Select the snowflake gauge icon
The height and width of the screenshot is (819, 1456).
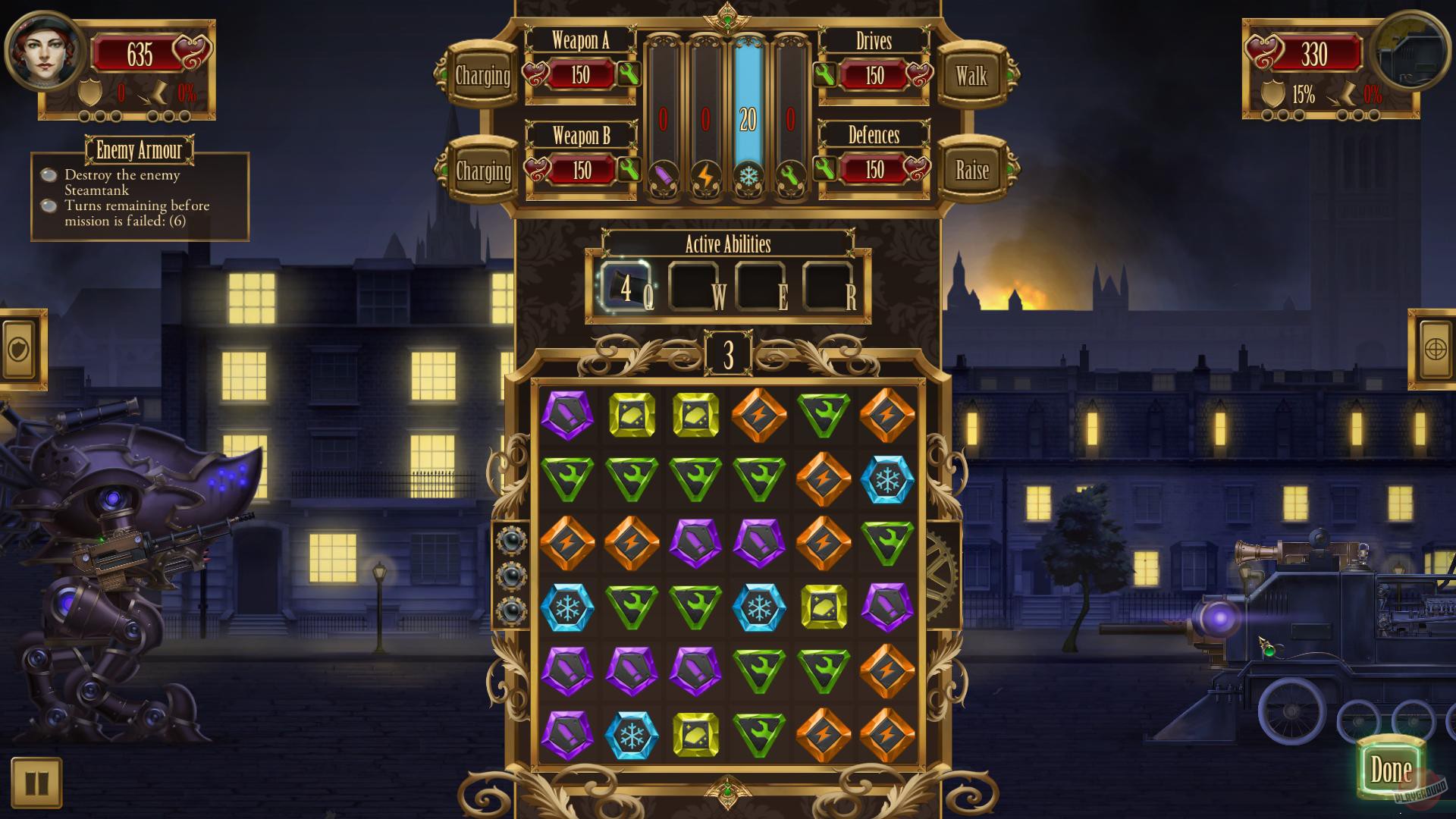tap(749, 174)
